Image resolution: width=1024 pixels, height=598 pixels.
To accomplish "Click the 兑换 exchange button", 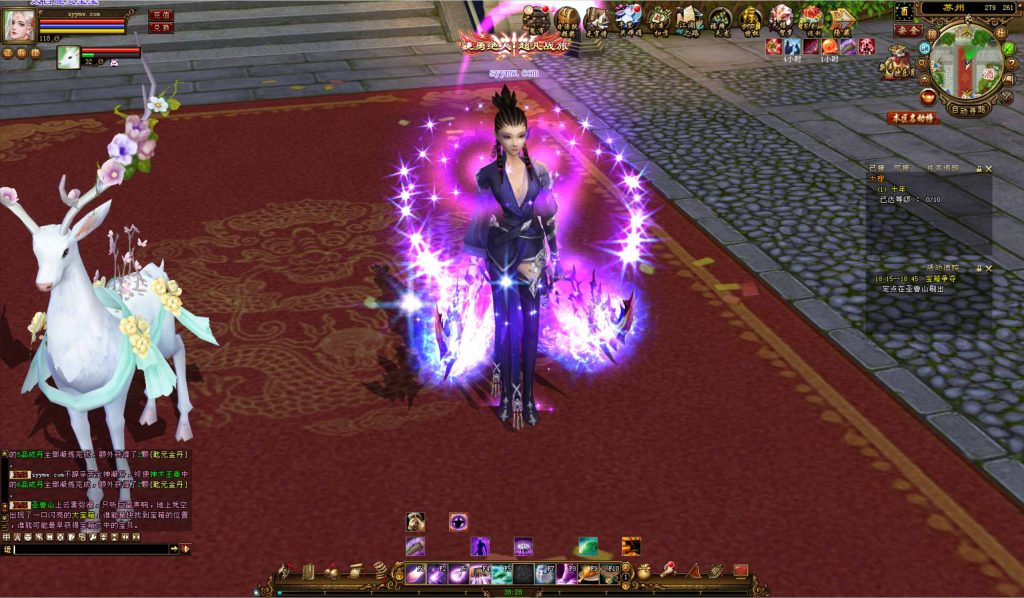I will (161, 27).
